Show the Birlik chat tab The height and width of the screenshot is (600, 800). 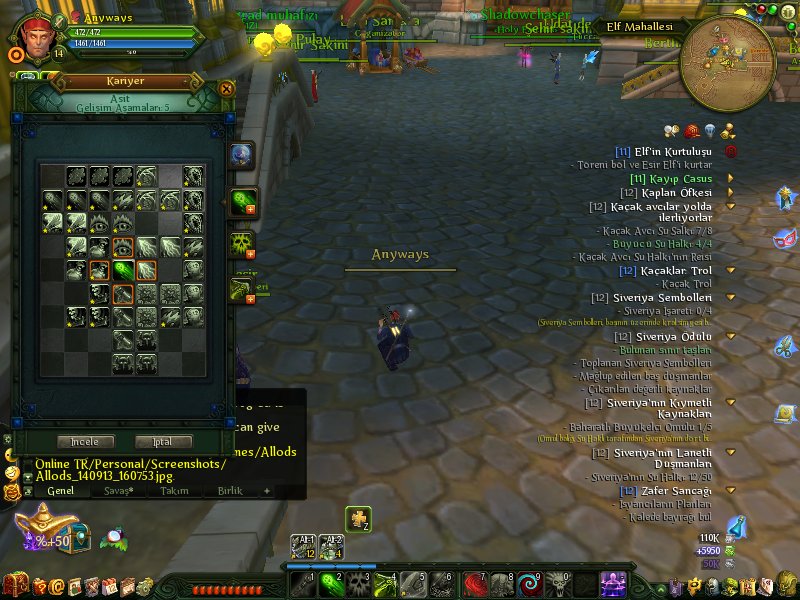point(230,491)
